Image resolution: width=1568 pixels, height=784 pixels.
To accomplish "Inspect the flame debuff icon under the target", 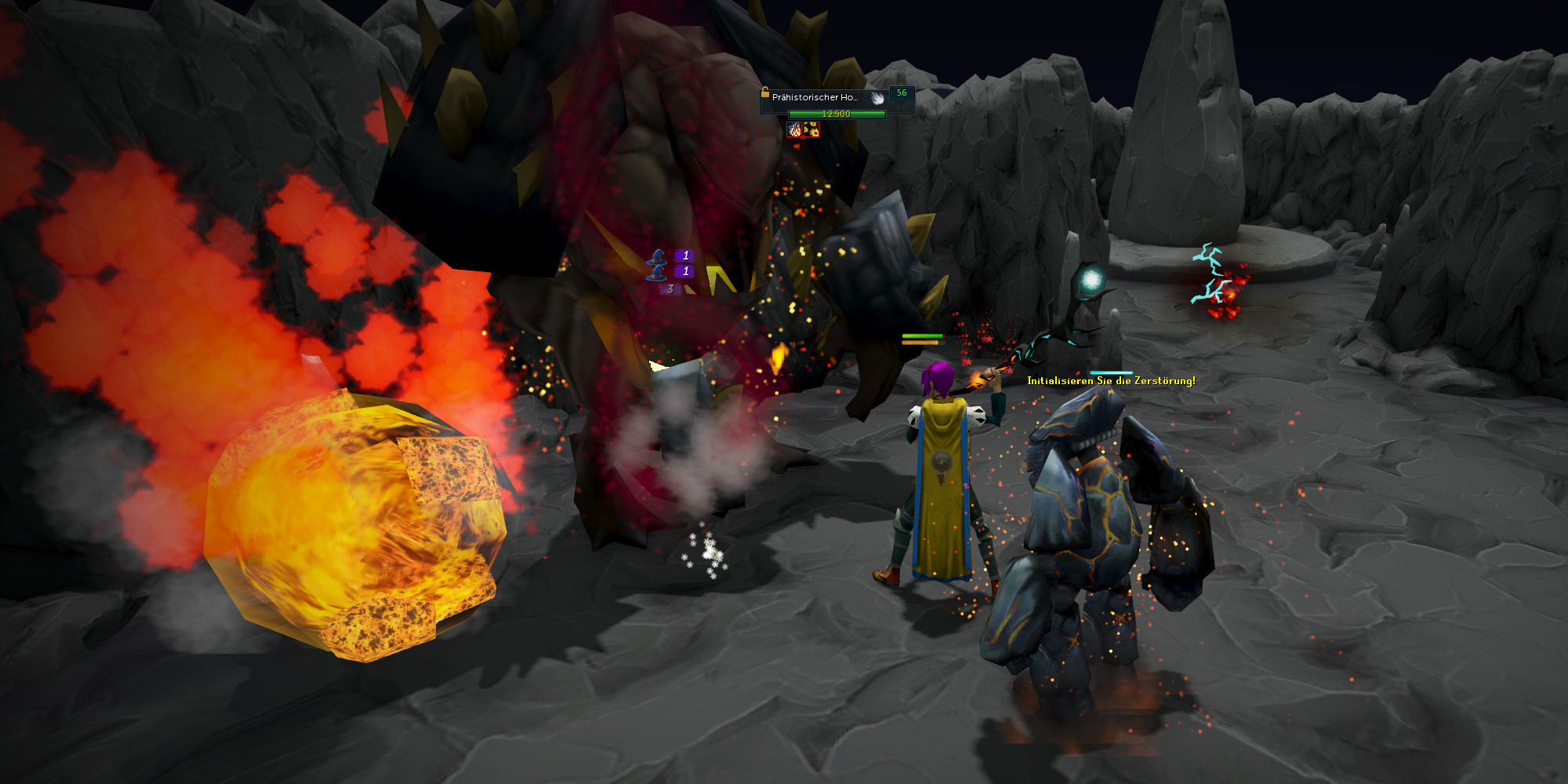I will (x=795, y=129).
